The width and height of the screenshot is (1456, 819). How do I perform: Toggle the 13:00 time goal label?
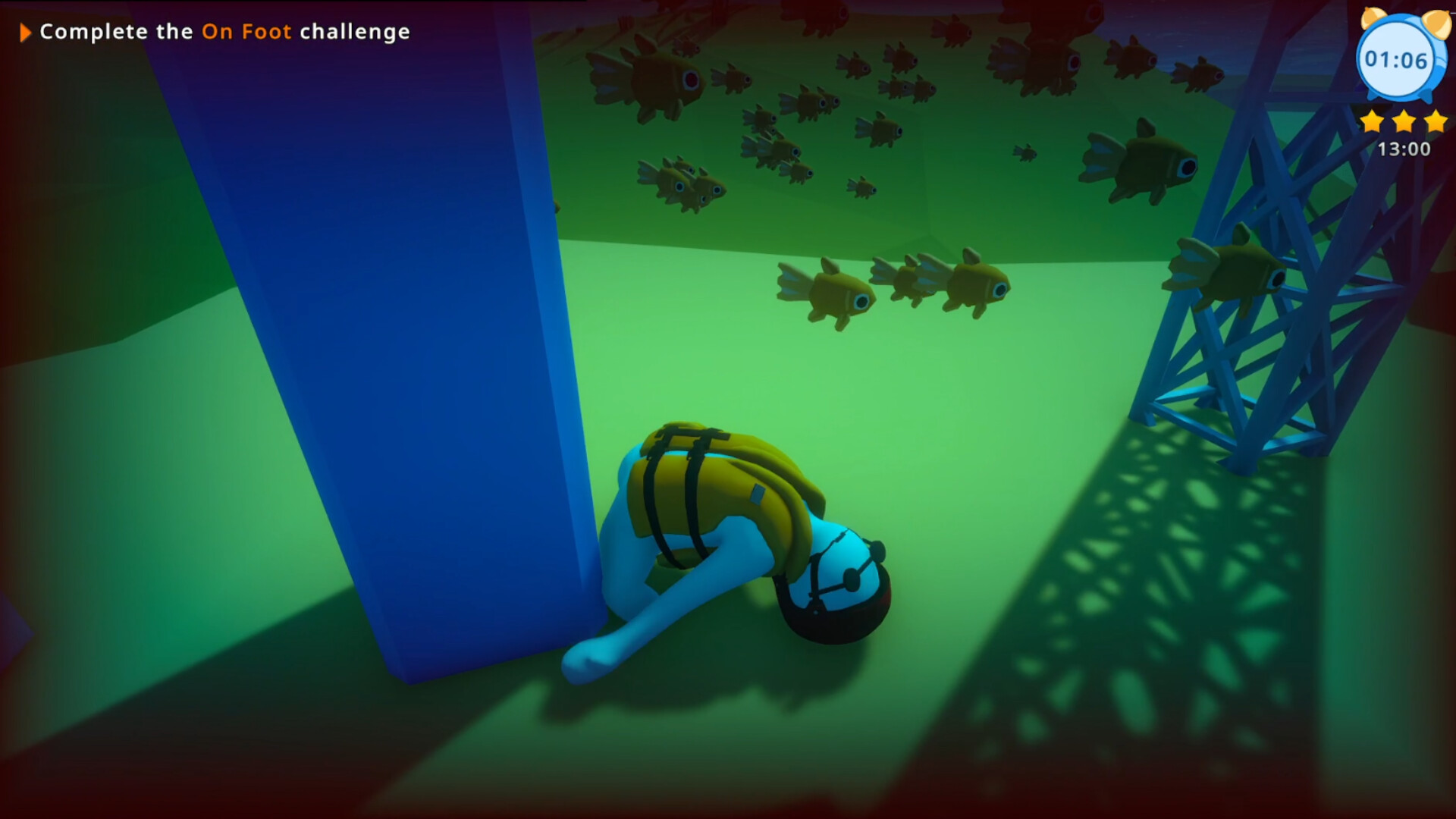tap(1404, 149)
